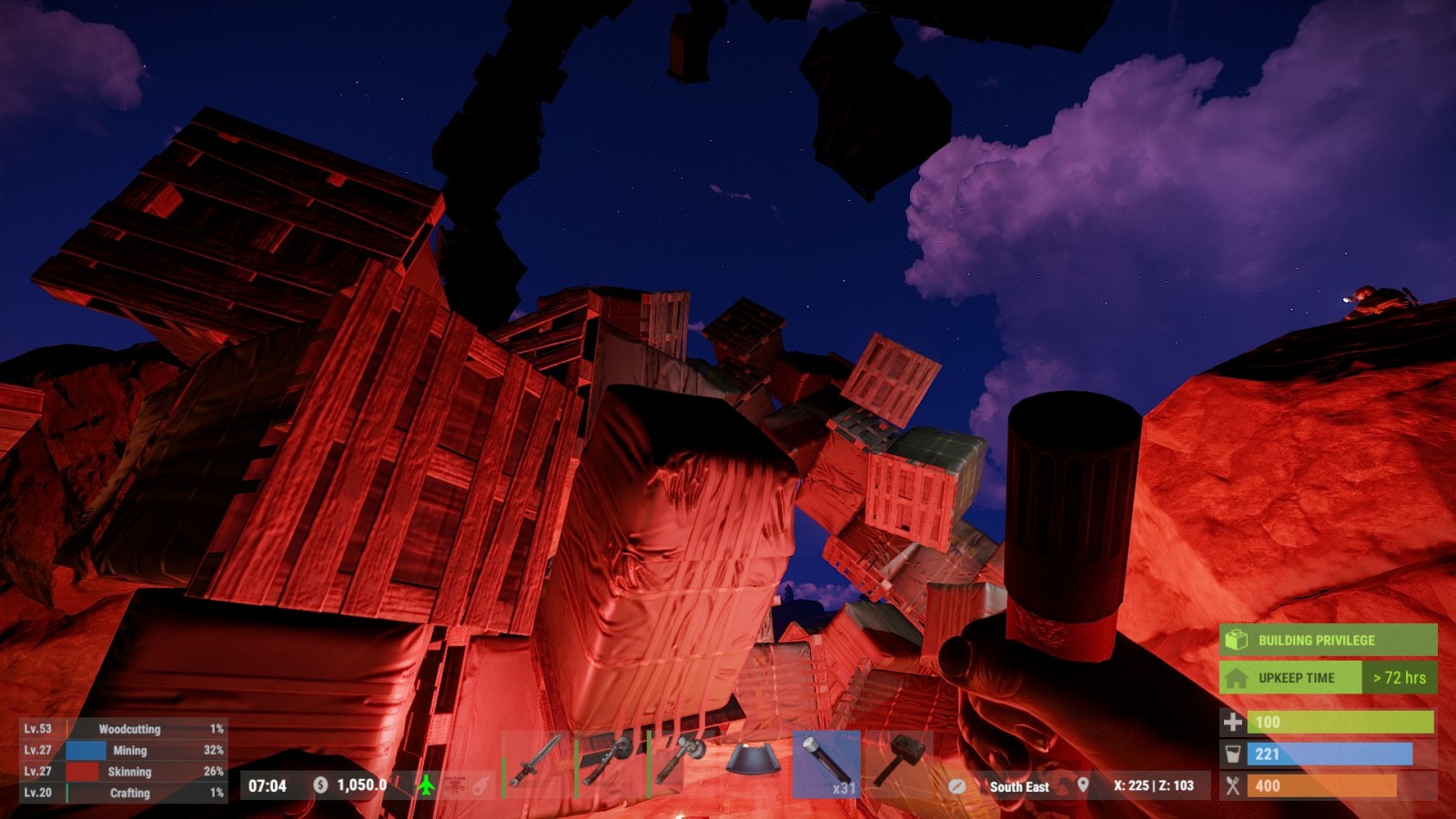Click the dollar coin balance icon
1456x819 pixels.
320,784
